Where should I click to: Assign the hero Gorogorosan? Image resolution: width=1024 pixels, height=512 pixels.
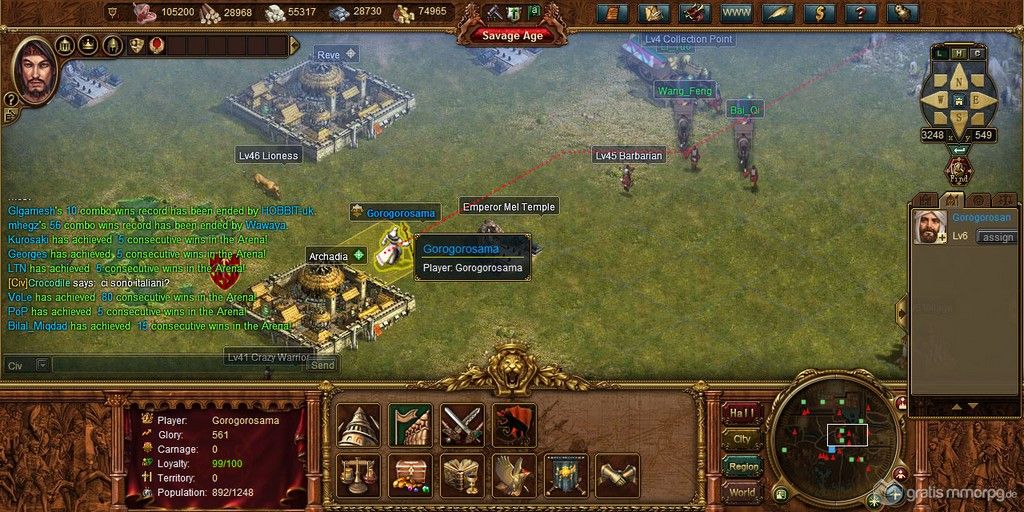996,237
